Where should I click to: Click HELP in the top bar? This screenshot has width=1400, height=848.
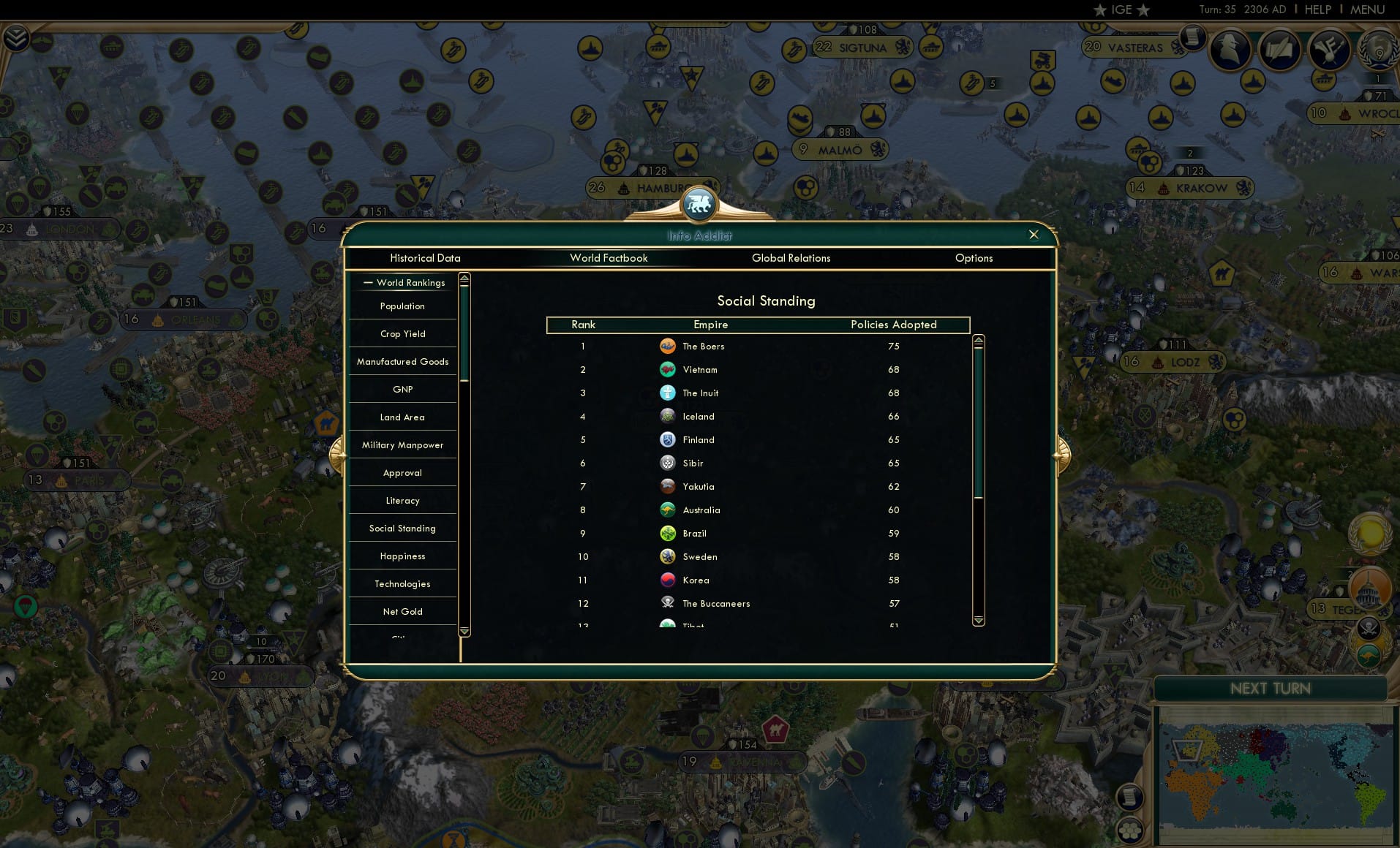click(x=1317, y=10)
